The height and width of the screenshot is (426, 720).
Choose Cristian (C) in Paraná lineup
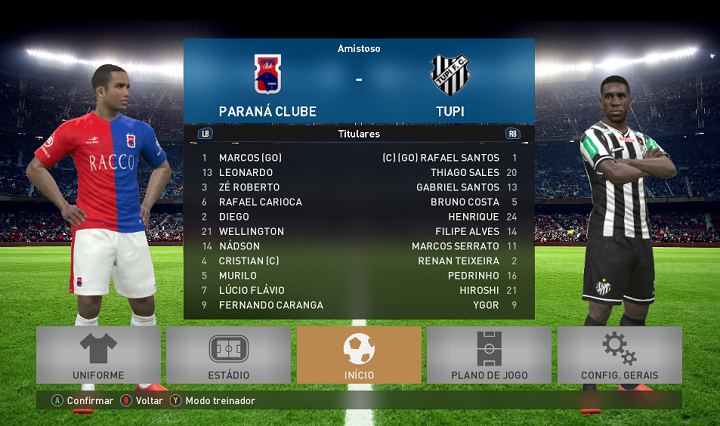coord(250,261)
